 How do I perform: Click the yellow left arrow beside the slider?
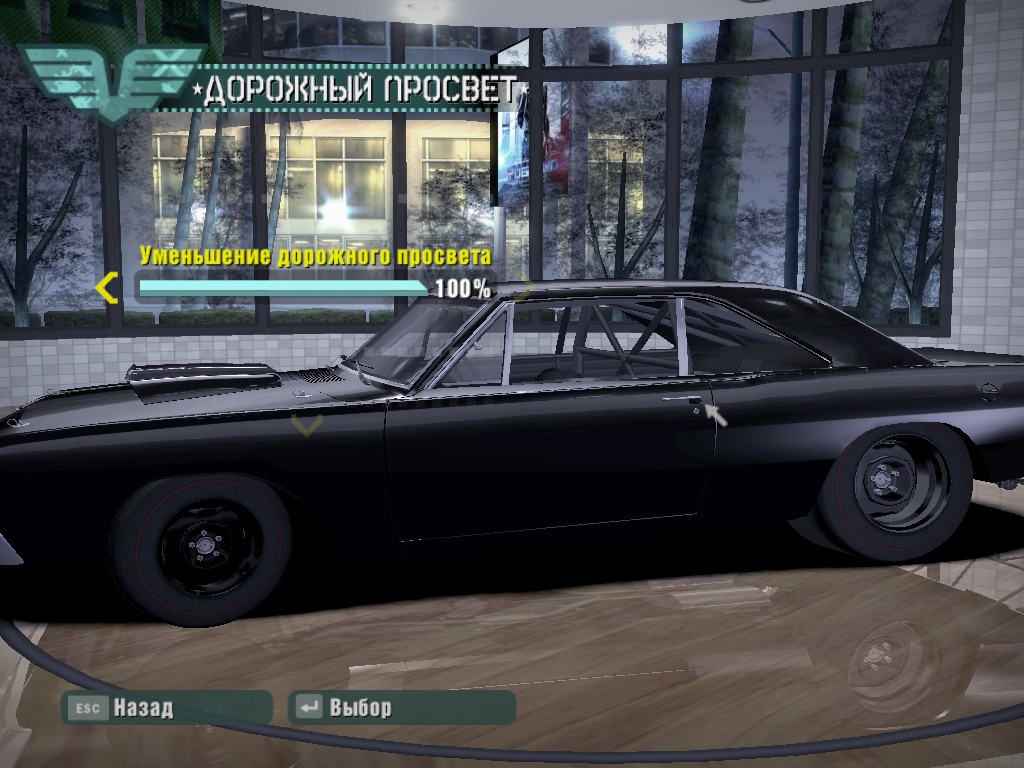point(107,290)
